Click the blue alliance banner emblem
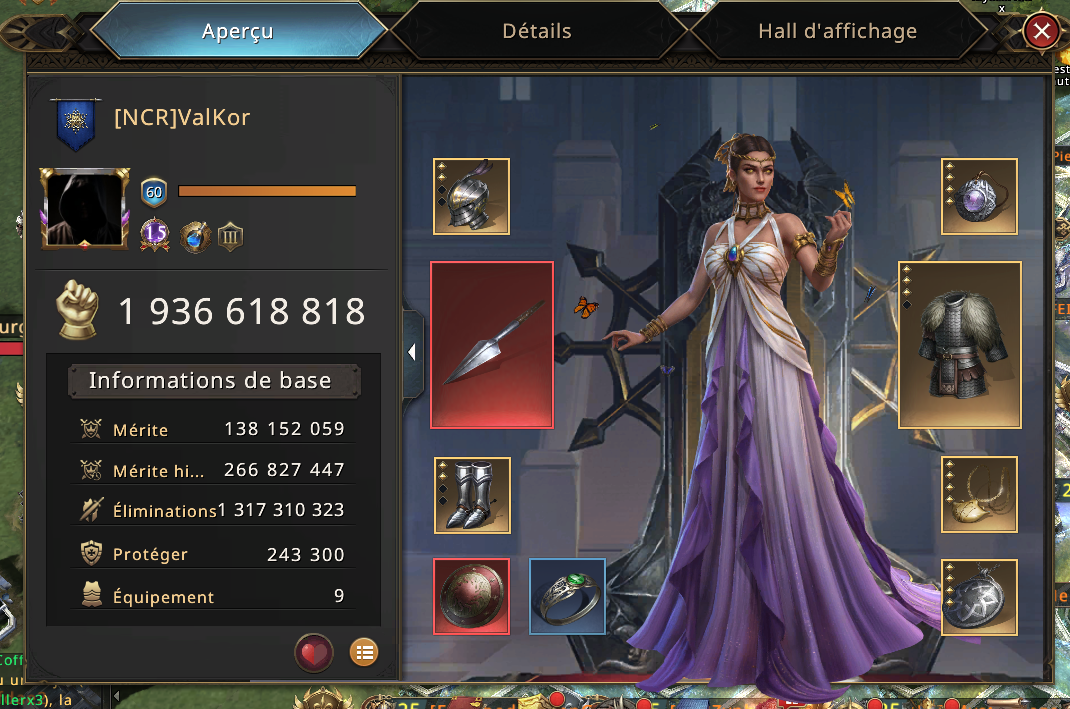The width and height of the screenshot is (1070, 709). point(76,121)
